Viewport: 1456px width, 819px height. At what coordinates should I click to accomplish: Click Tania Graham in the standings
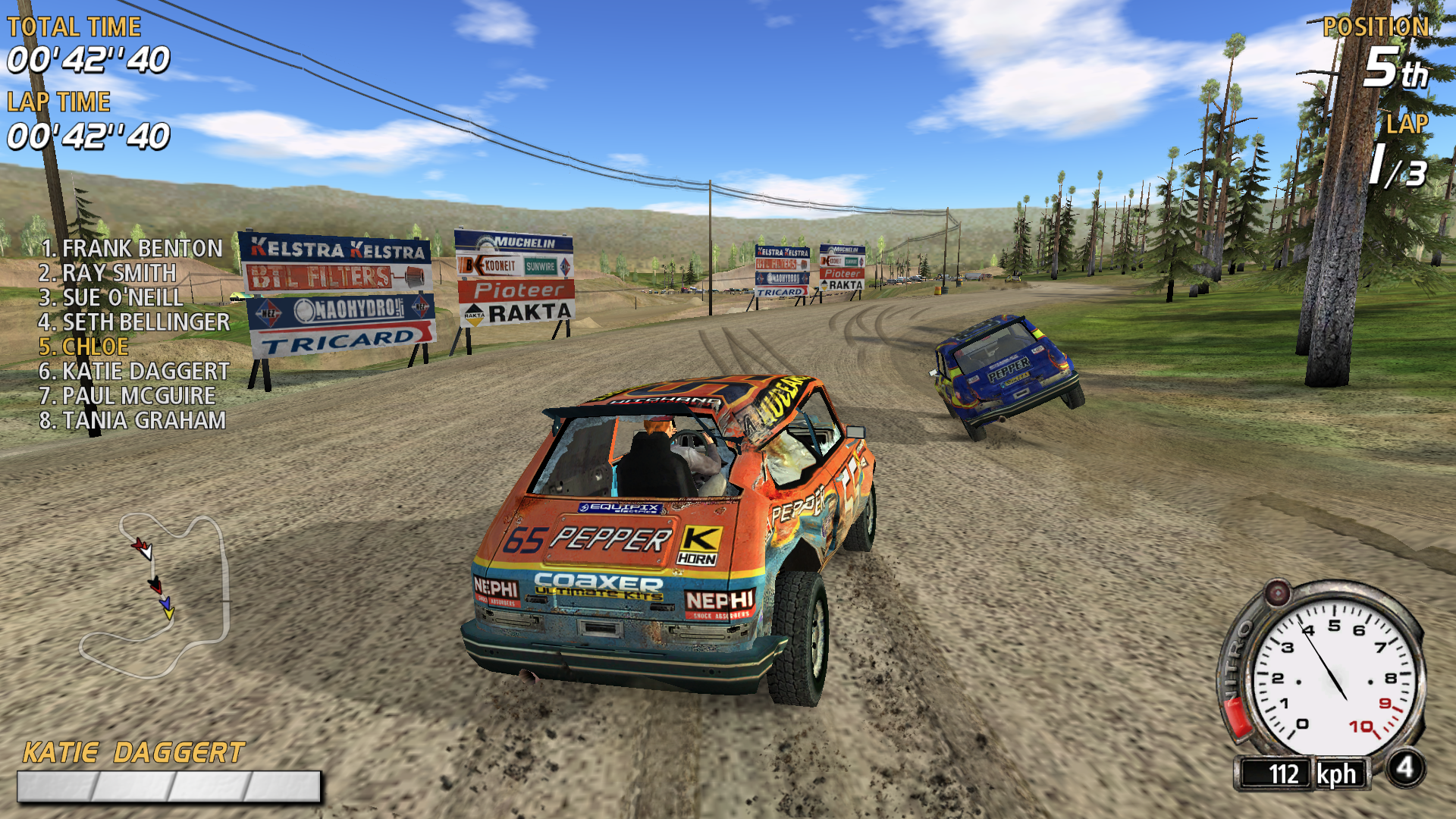click(133, 420)
